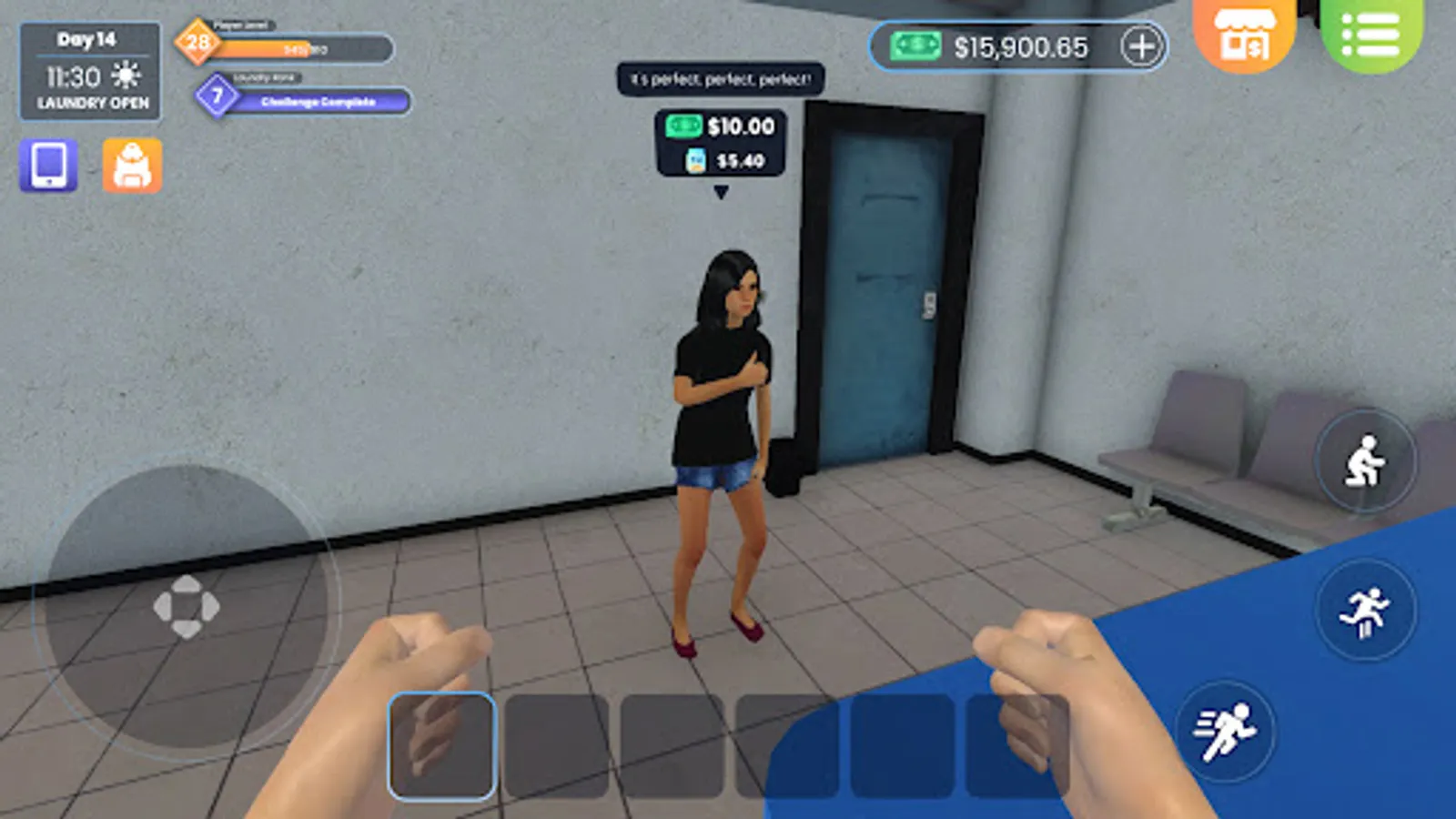
Task: Tap the level 28 diamond badge
Action: 197,38
